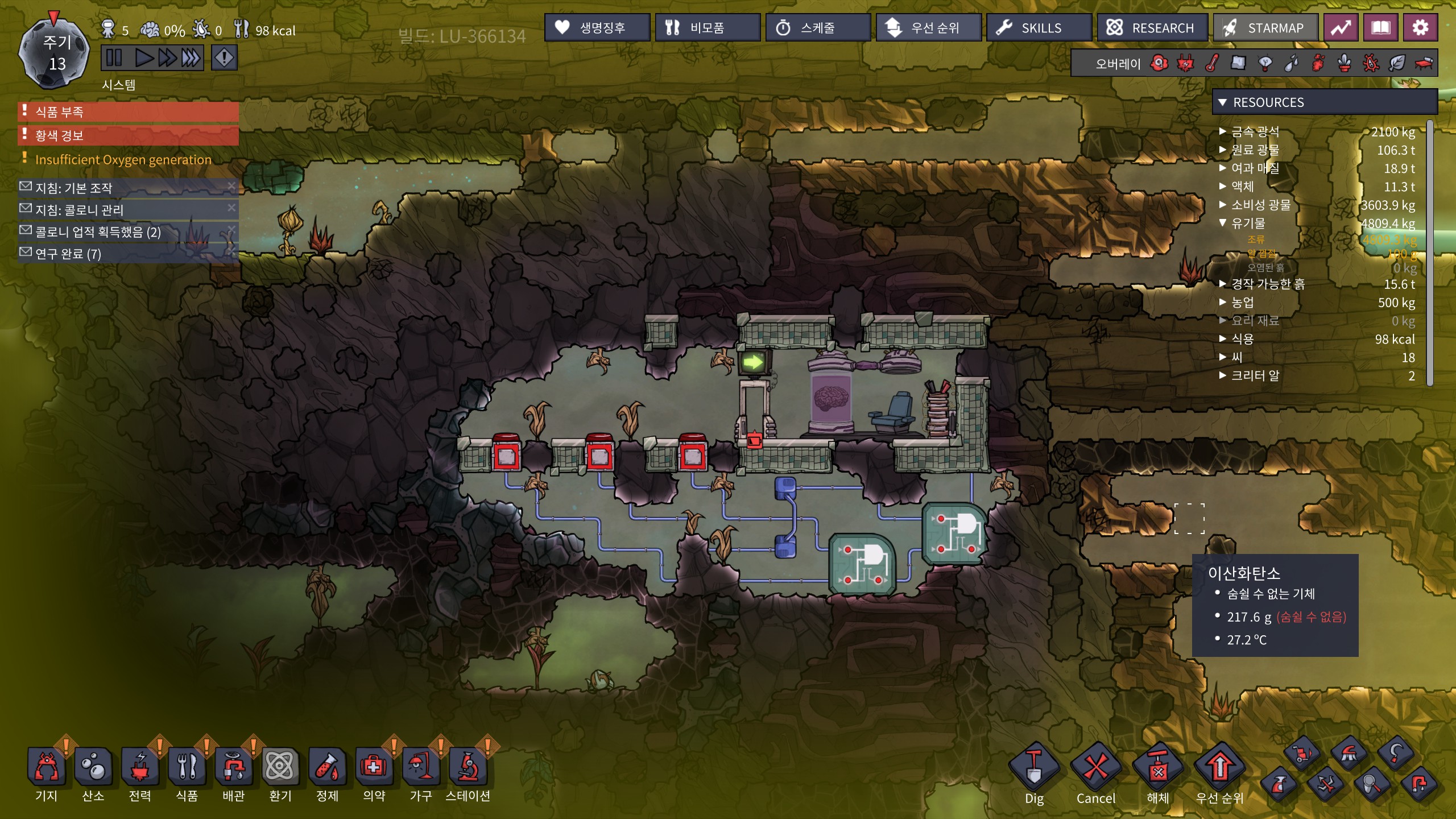1456x819 pixels.
Task: Collapse the 유기물 resource category
Action: coord(1223,223)
